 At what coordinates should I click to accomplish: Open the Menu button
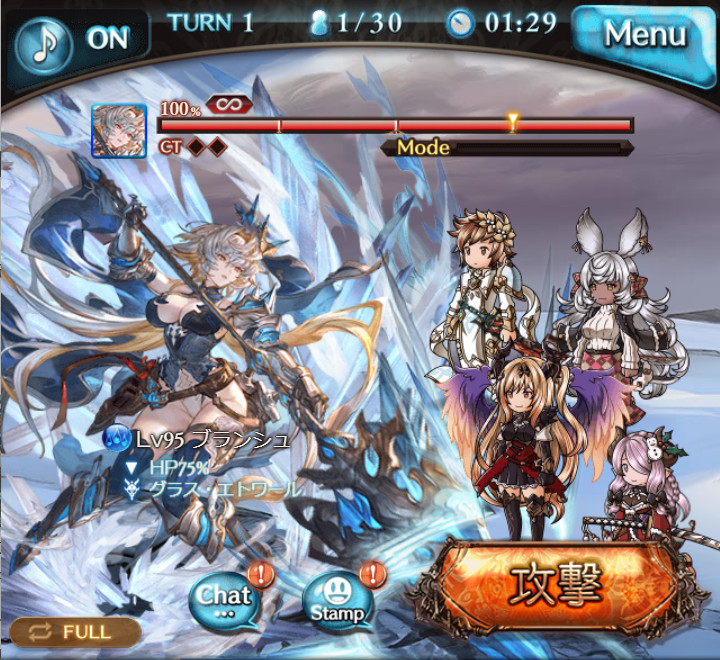[644, 36]
